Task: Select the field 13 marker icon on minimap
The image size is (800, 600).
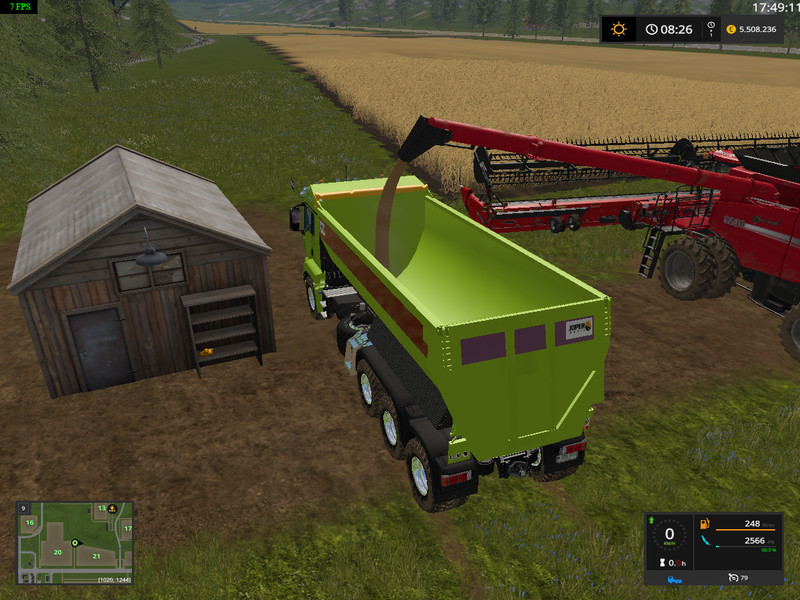Action: tap(101, 509)
